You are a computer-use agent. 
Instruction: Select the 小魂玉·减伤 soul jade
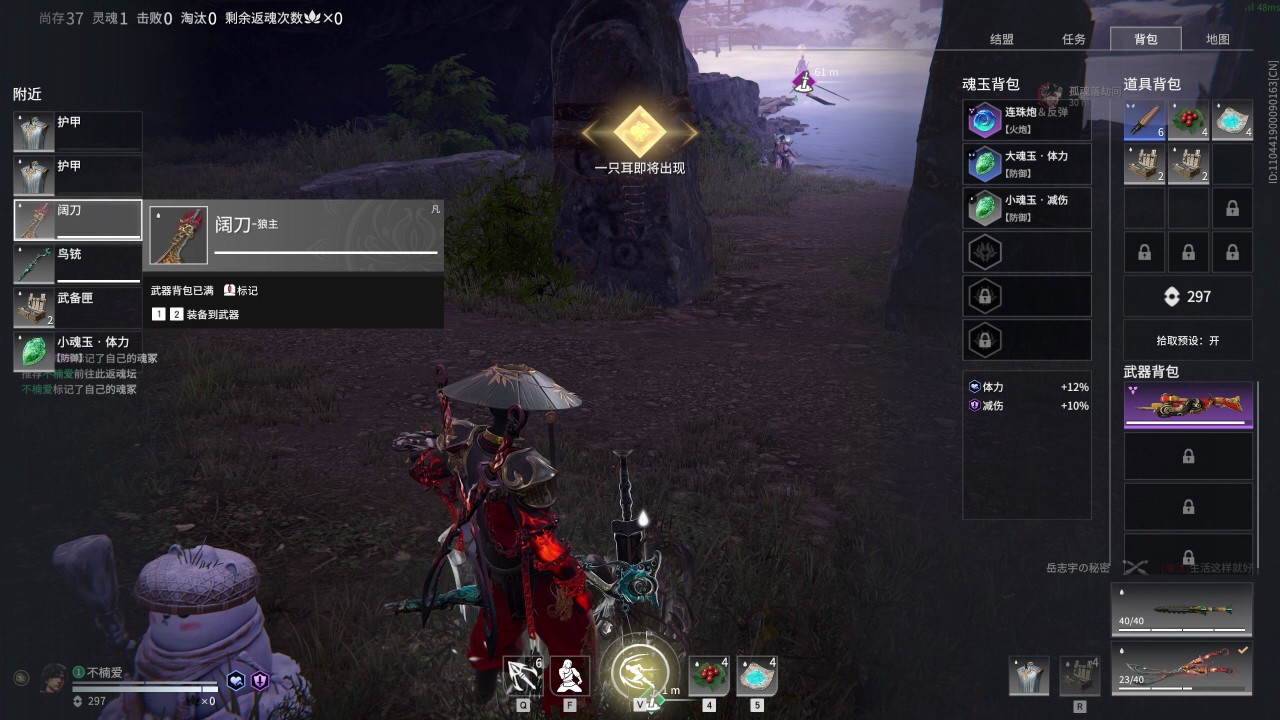pyautogui.click(x=1027, y=208)
